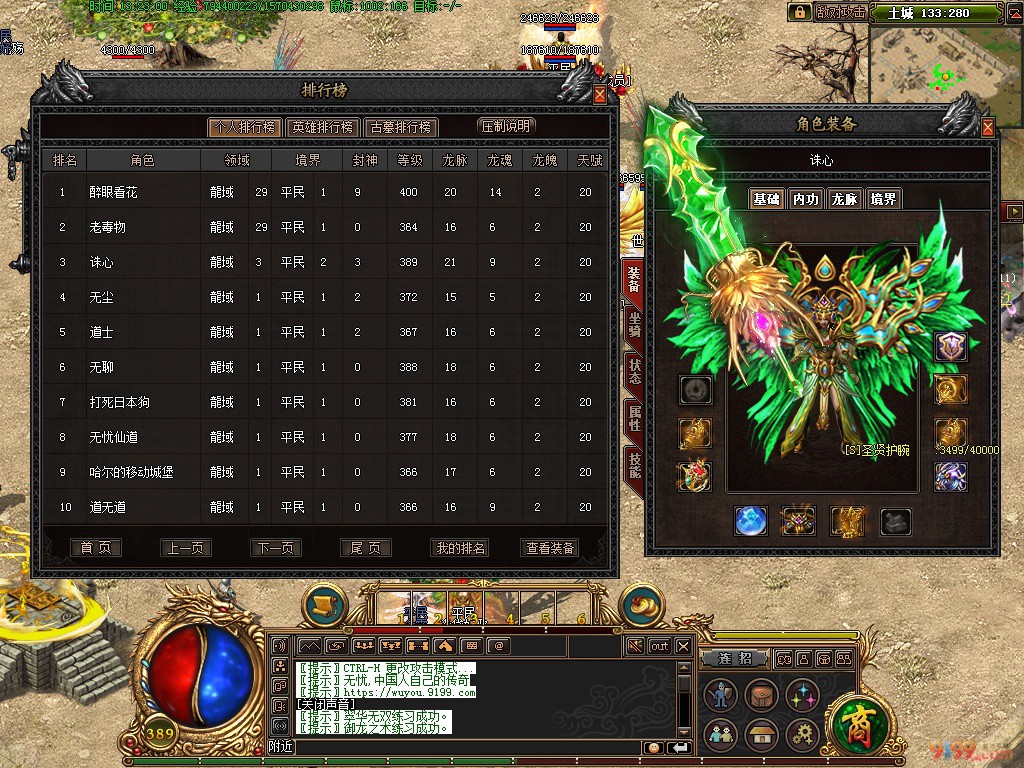Select the ranking row for 醉眼看花
This screenshot has height=768, width=1024.
click(320, 192)
